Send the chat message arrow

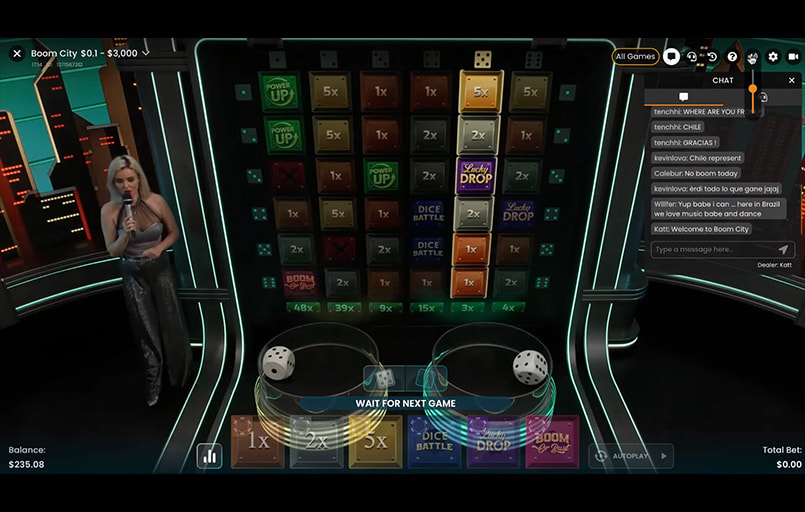783,249
